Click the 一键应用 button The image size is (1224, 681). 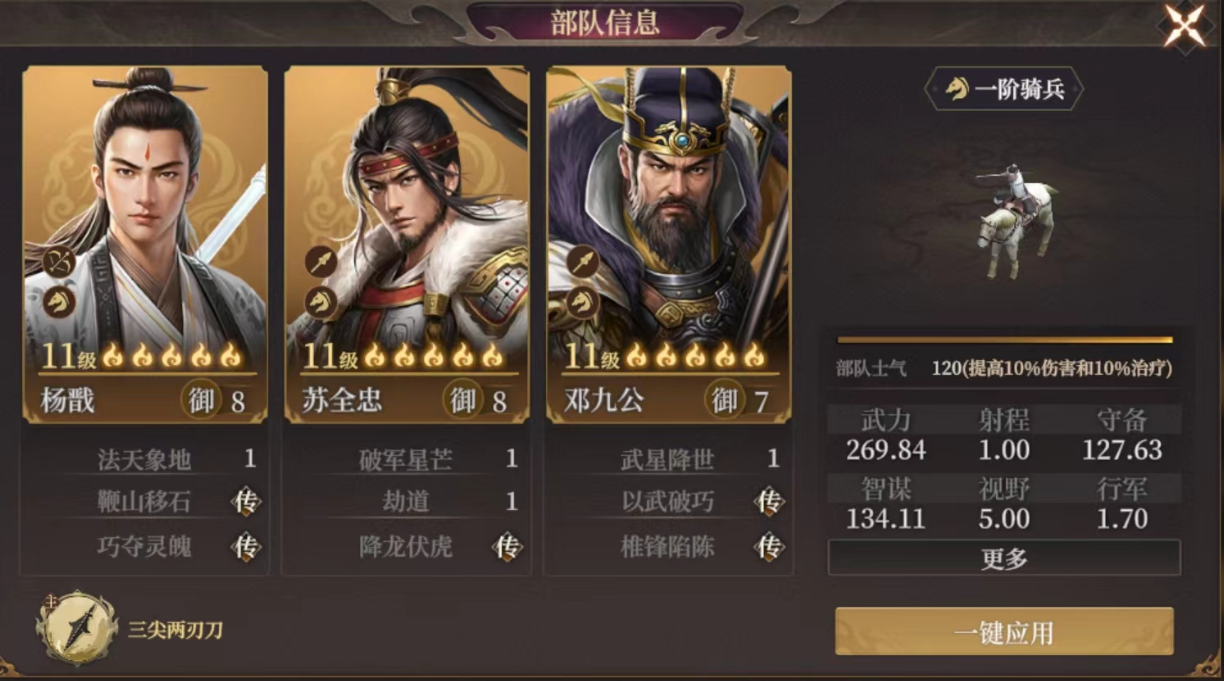point(1004,632)
